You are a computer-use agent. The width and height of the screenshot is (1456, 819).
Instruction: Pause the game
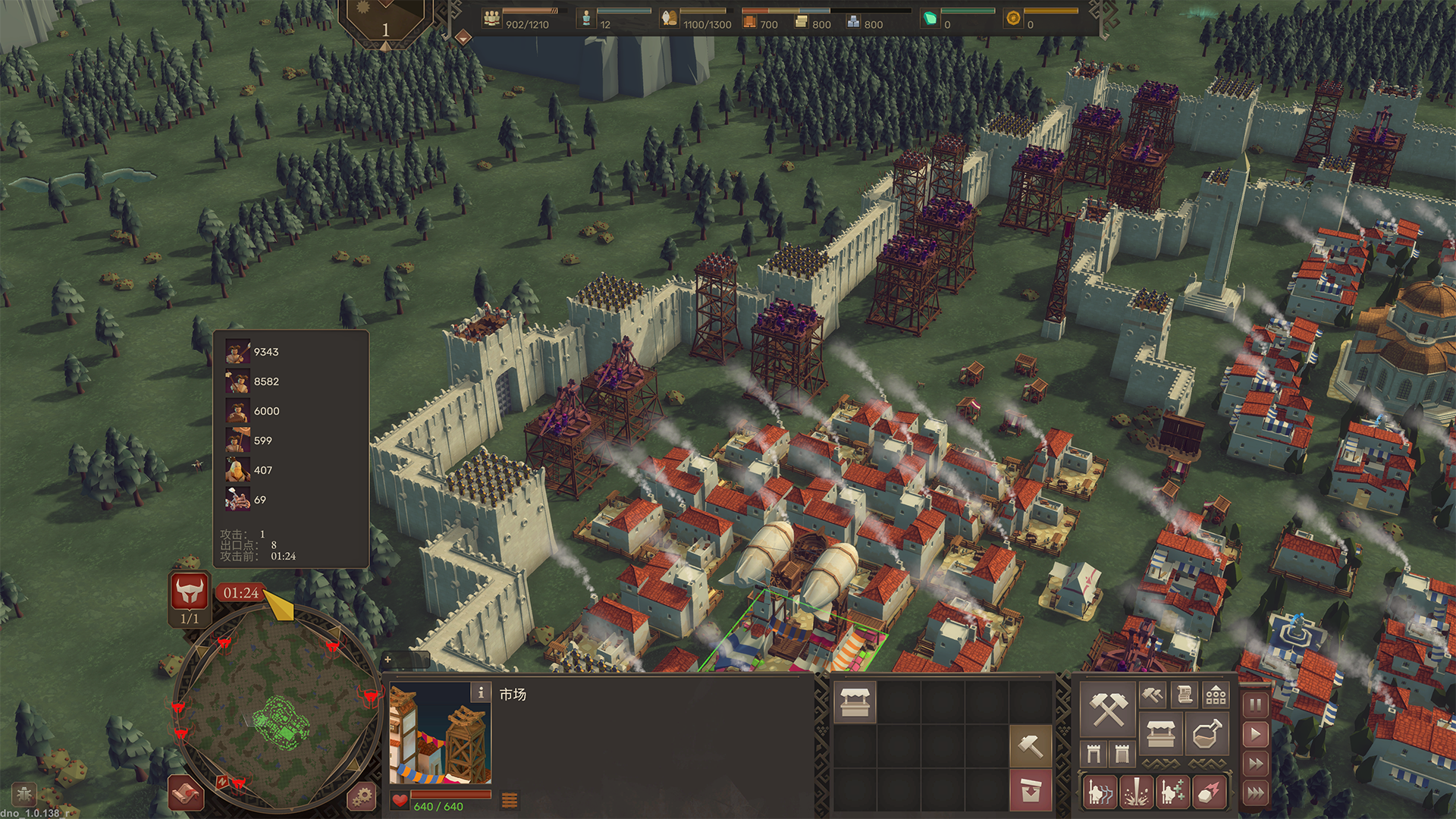tap(1256, 705)
